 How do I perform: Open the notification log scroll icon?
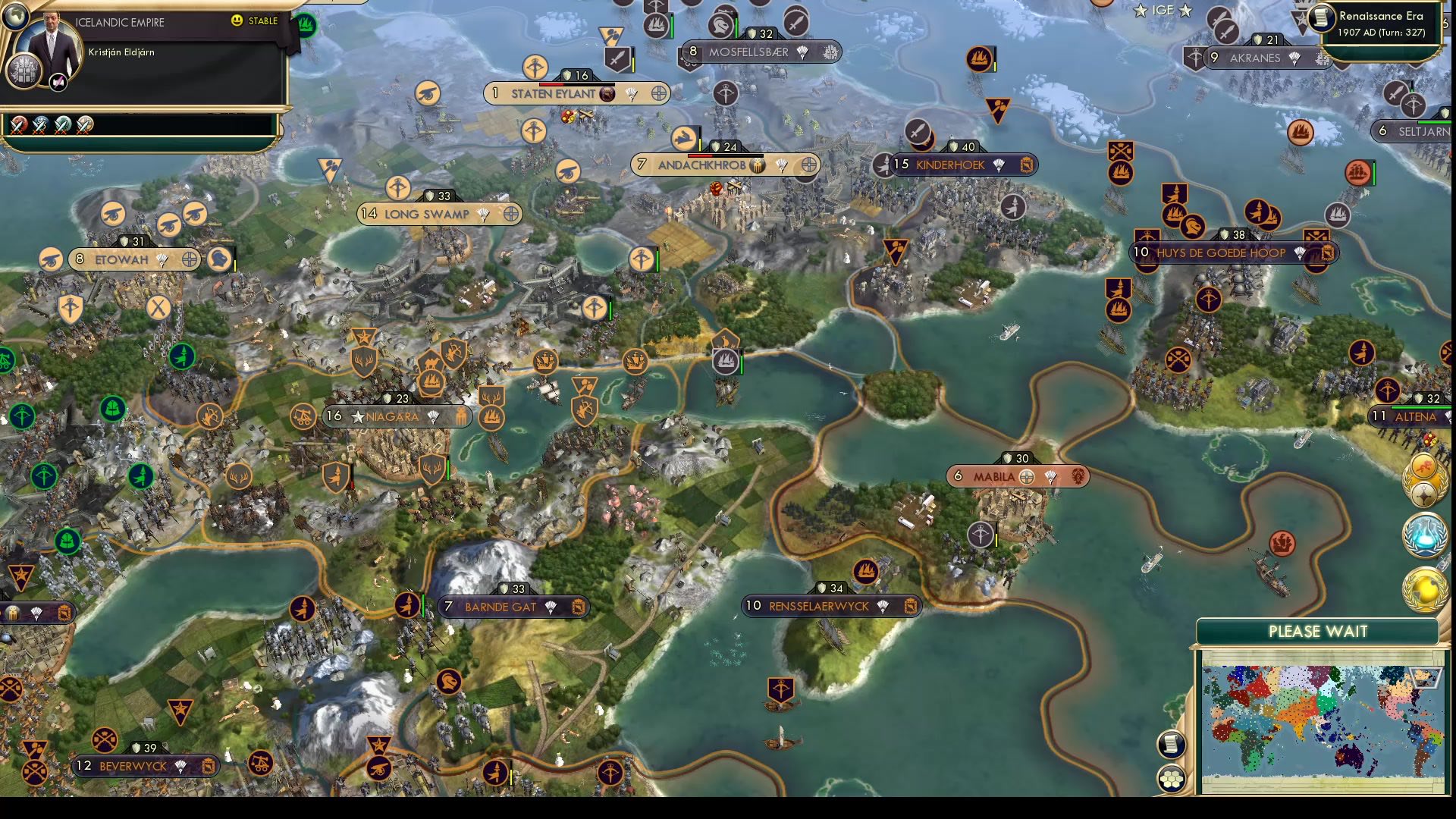(1171, 744)
